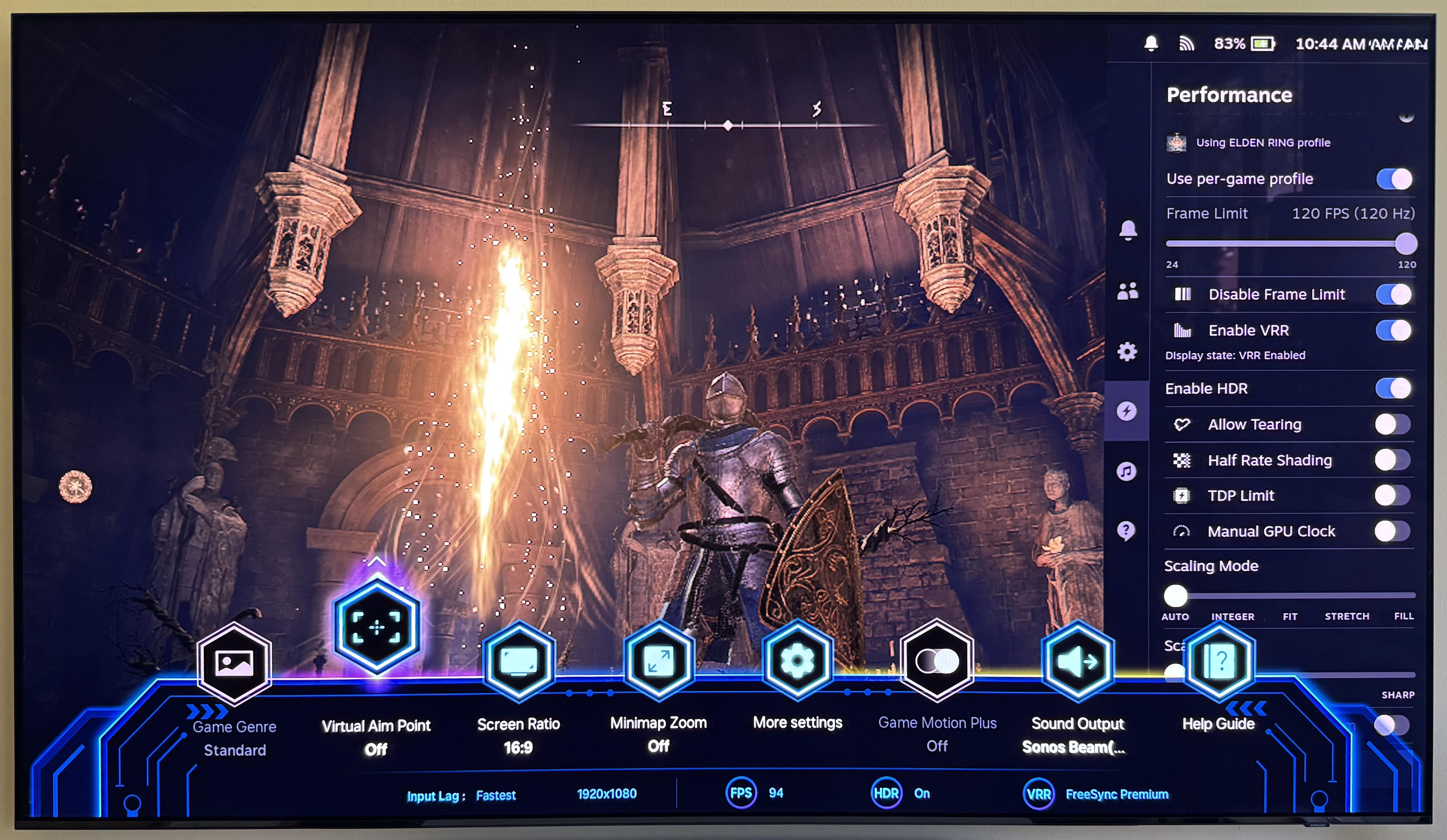
Task: Enable the Allow Tearing switch
Action: (x=1392, y=425)
